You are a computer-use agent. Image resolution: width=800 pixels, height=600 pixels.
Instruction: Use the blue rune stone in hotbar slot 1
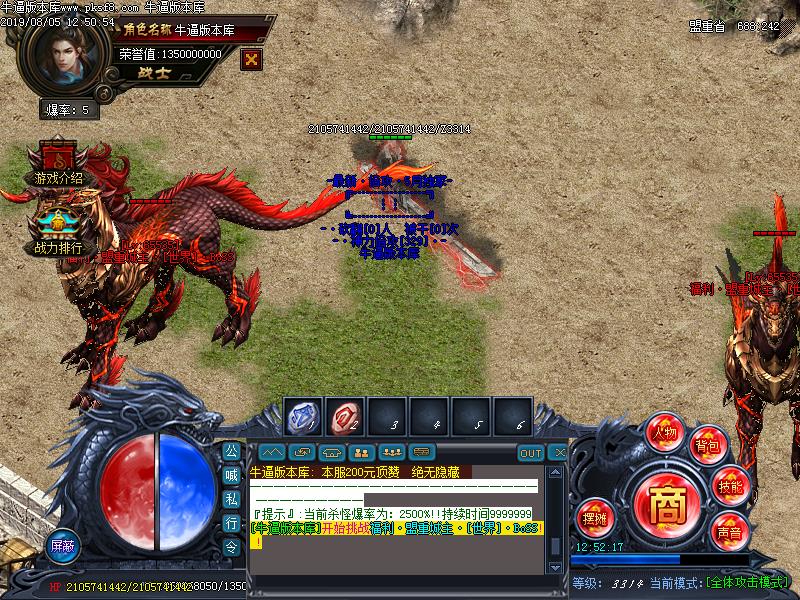click(x=302, y=415)
